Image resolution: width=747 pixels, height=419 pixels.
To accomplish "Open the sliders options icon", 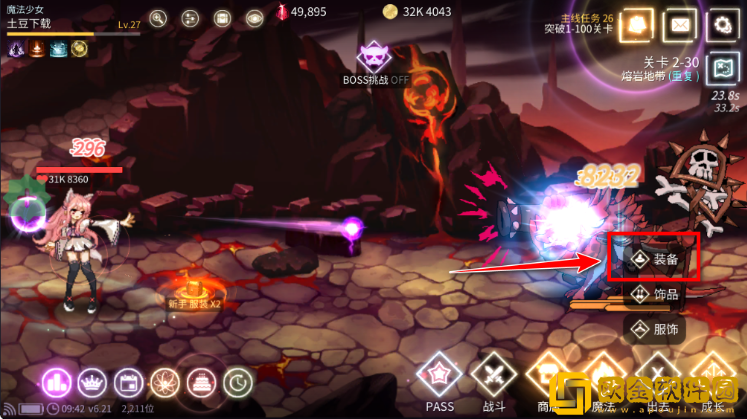I will tap(190, 18).
